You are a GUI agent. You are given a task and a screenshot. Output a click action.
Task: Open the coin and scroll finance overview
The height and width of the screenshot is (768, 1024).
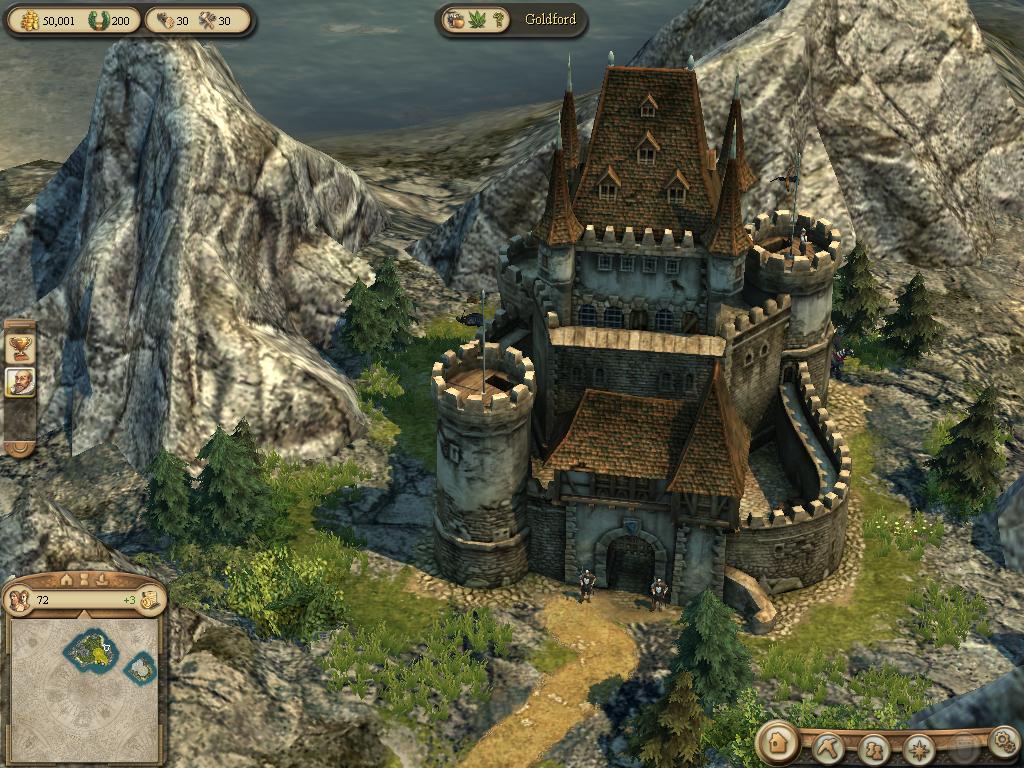coord(149,600)
